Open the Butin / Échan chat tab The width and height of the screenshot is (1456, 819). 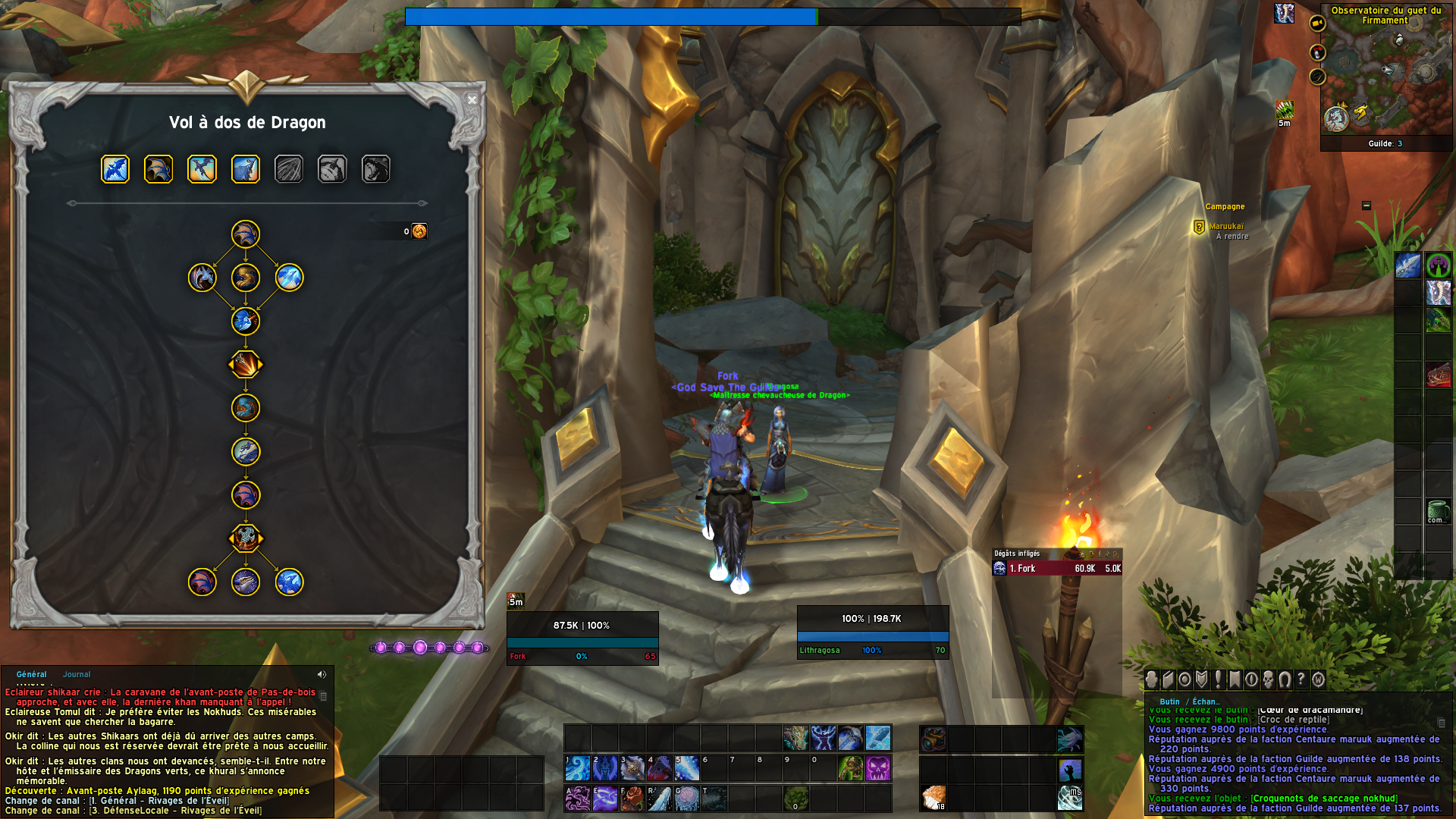tap(1190, 701)
